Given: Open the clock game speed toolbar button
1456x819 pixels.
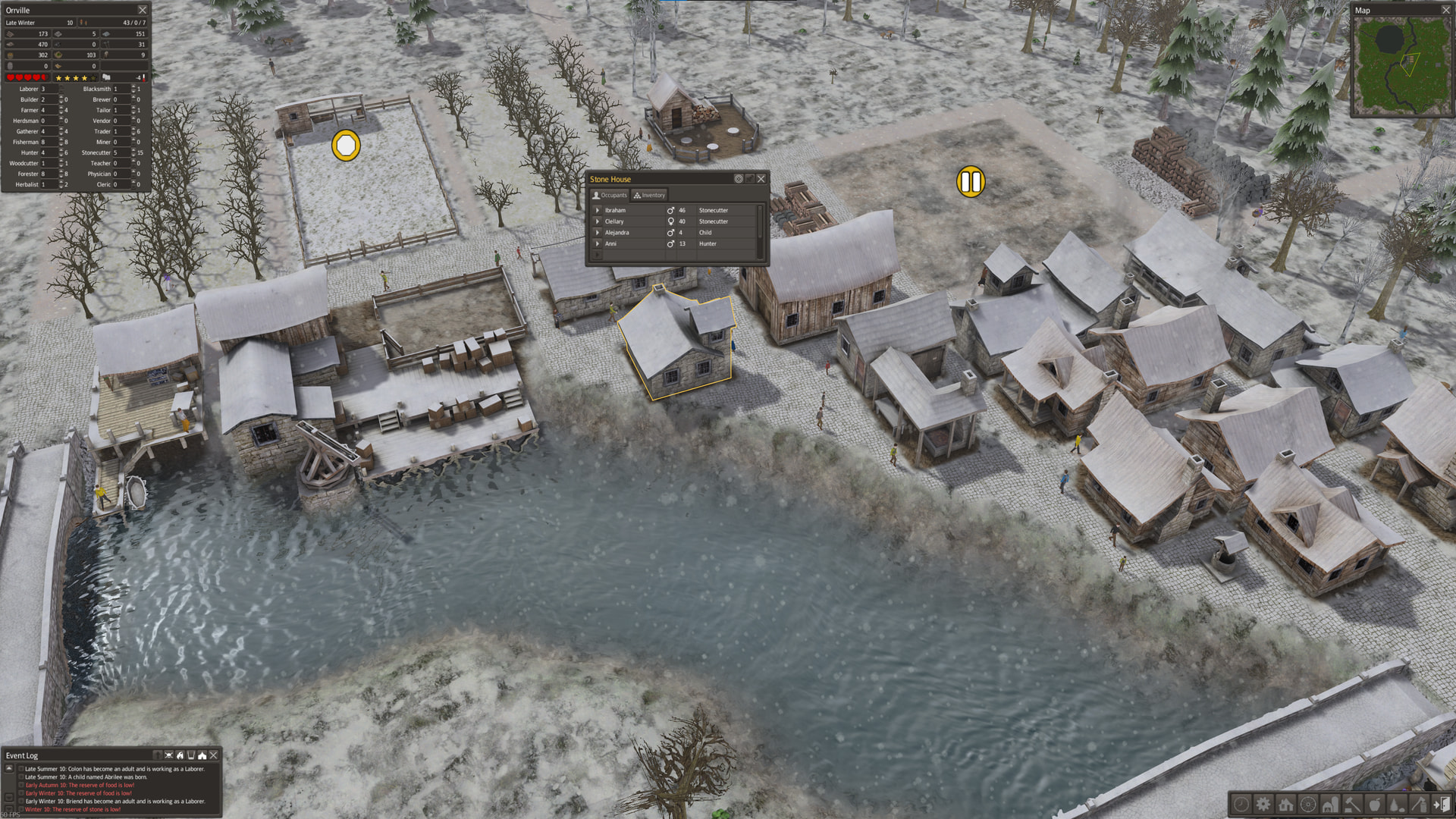Looking at the screenshot, I should tap(1241, 804).
